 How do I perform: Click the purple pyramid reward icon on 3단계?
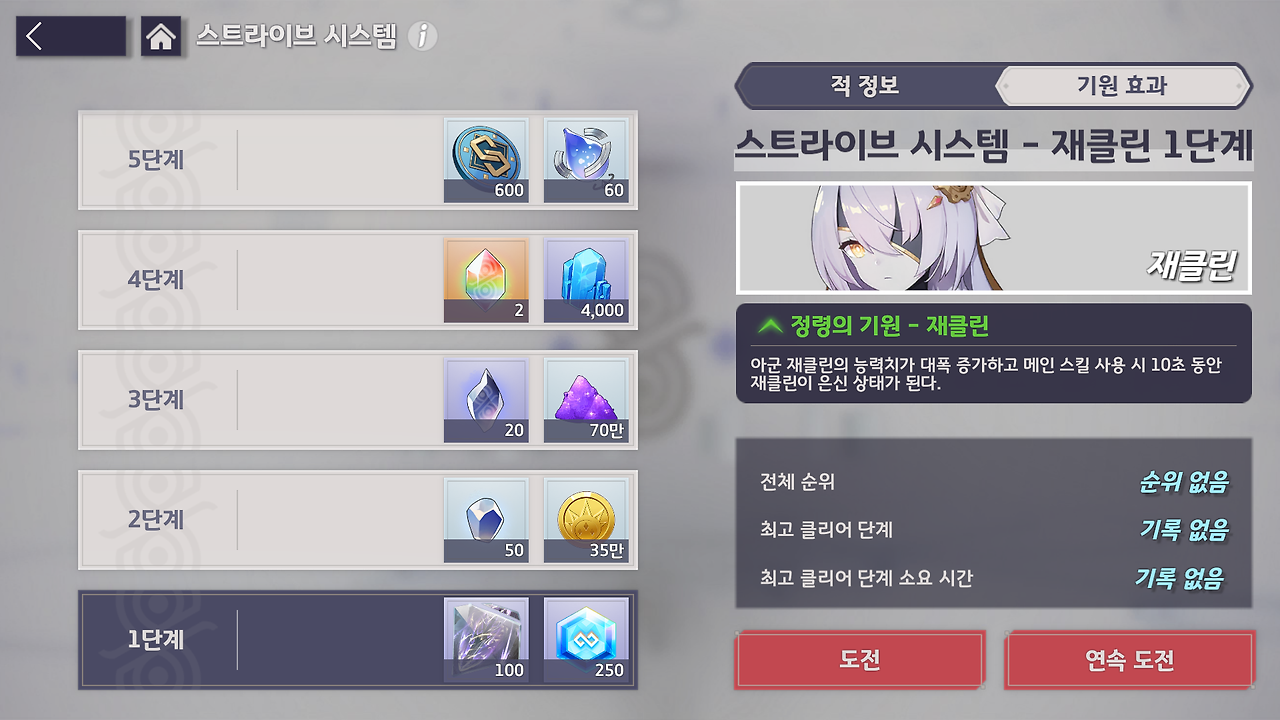click(x=586, y=400)
